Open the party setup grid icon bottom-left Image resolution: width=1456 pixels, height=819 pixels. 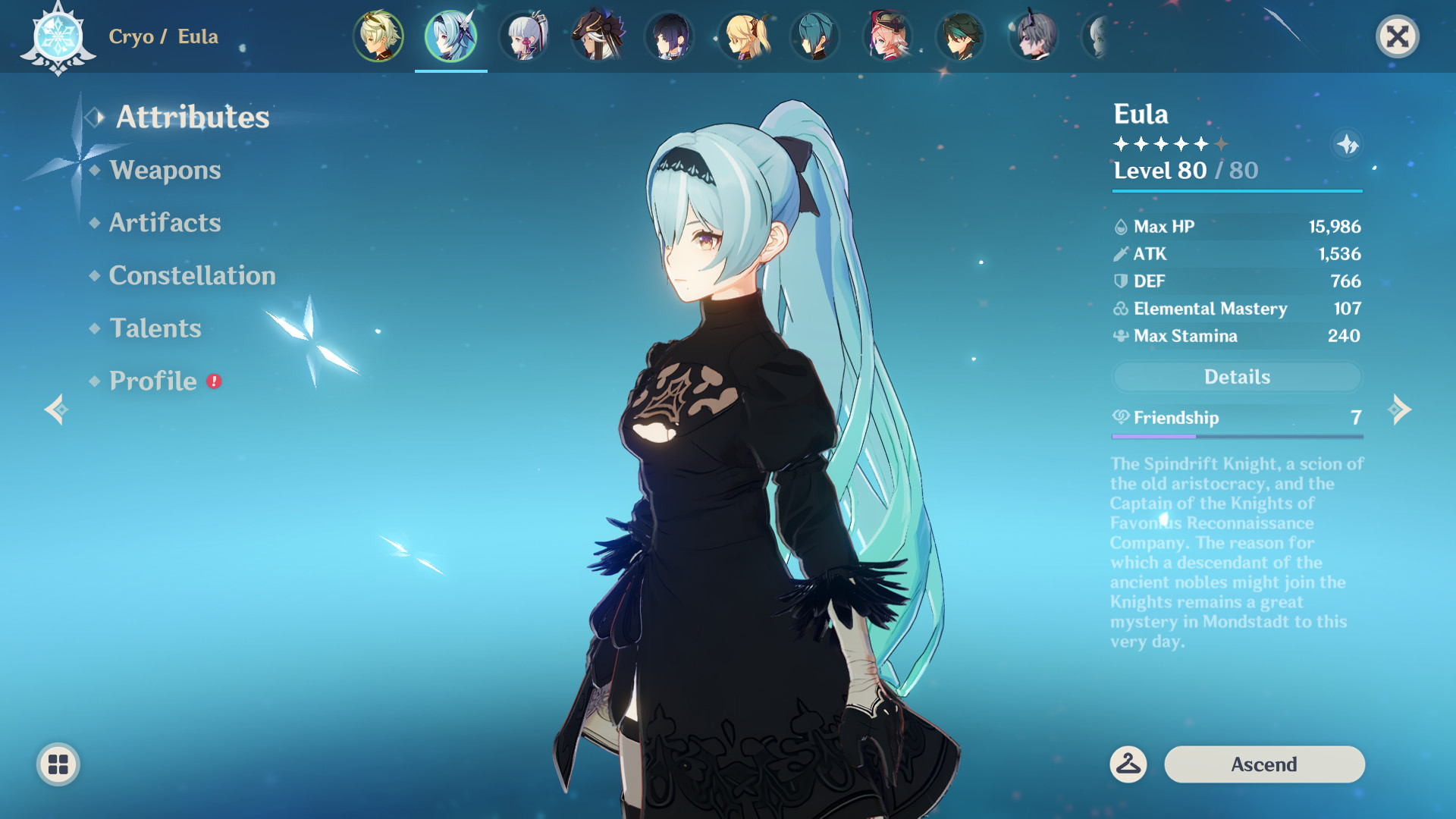click(x=58, y=764)
